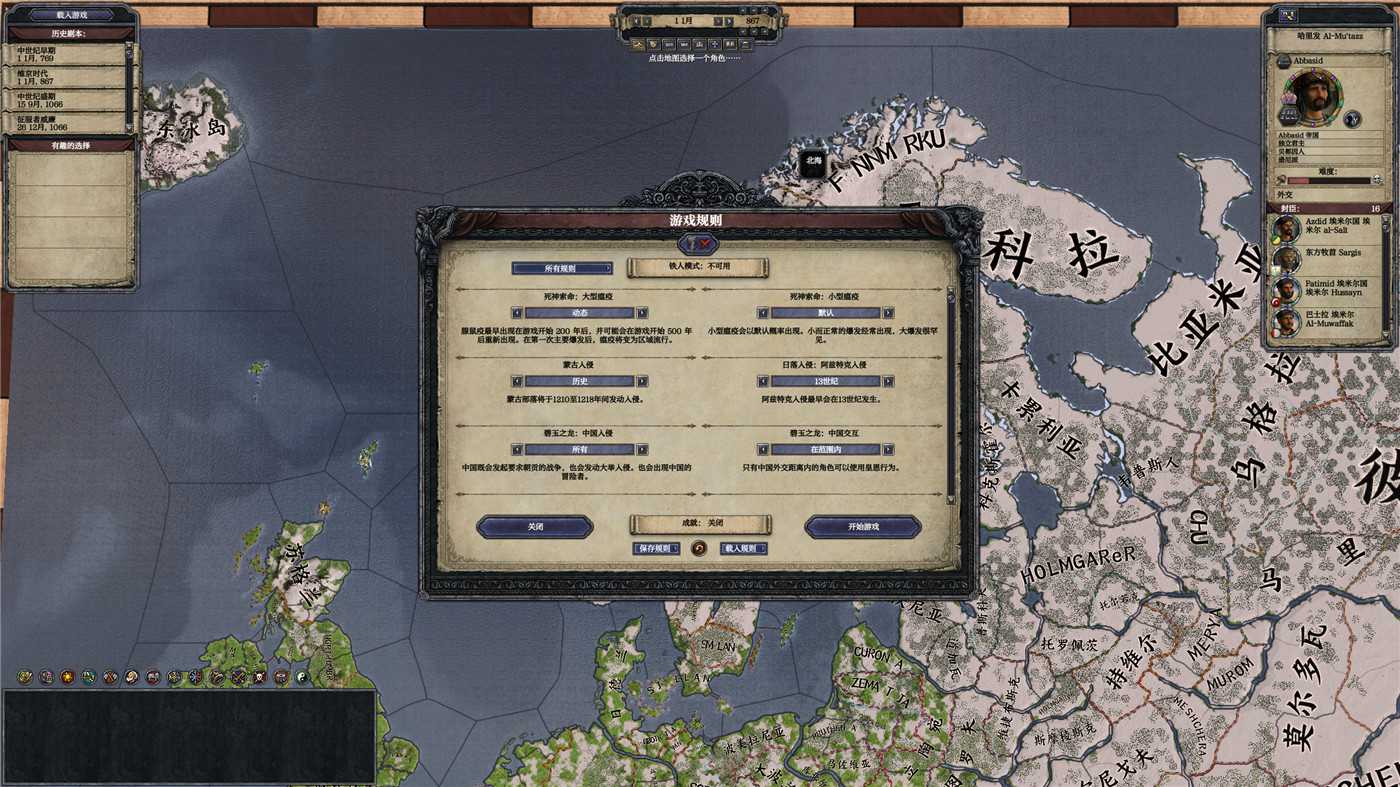Click the reset rules icon between save and load

[699, 549]
